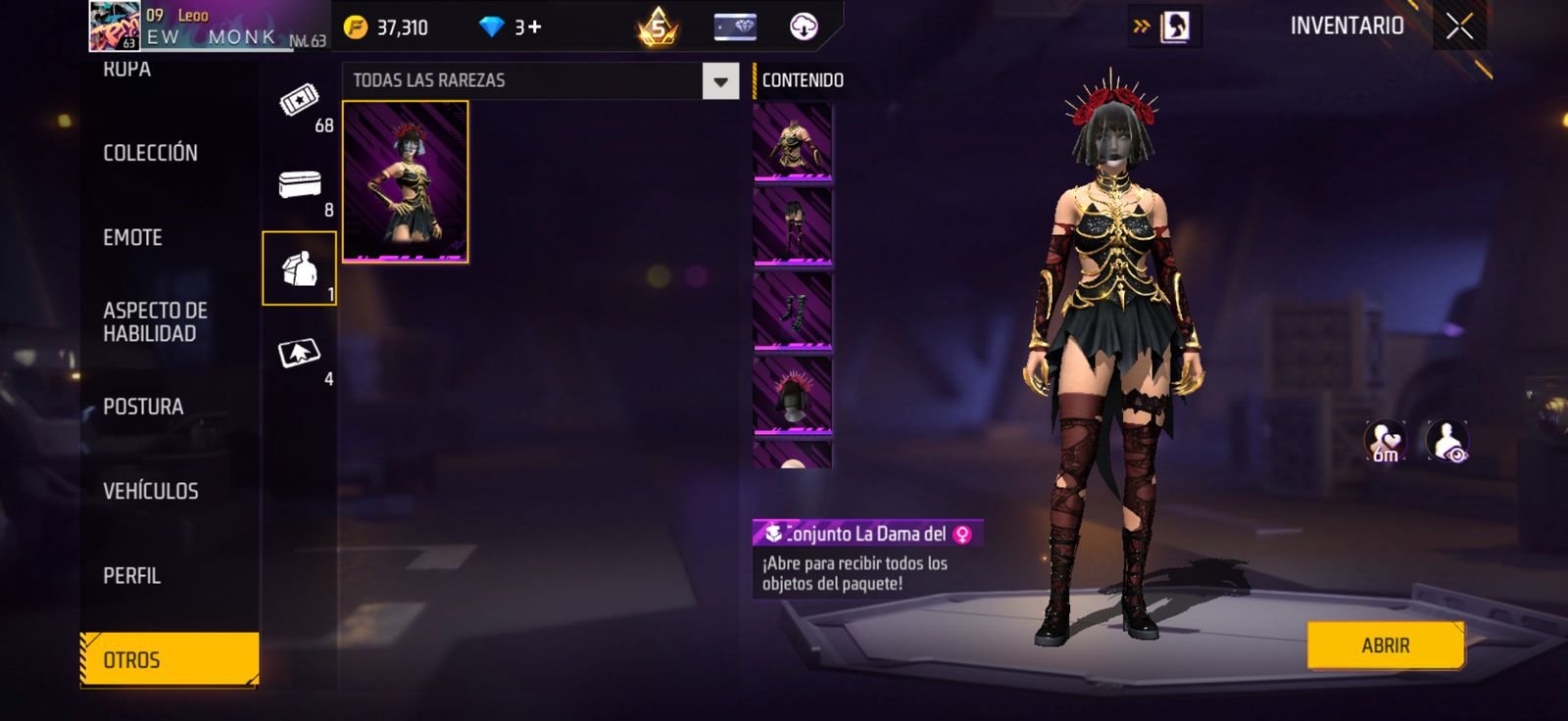Open the crate tab showing 8
Viewport: 1568px width, 721px height.
[300, 186]
